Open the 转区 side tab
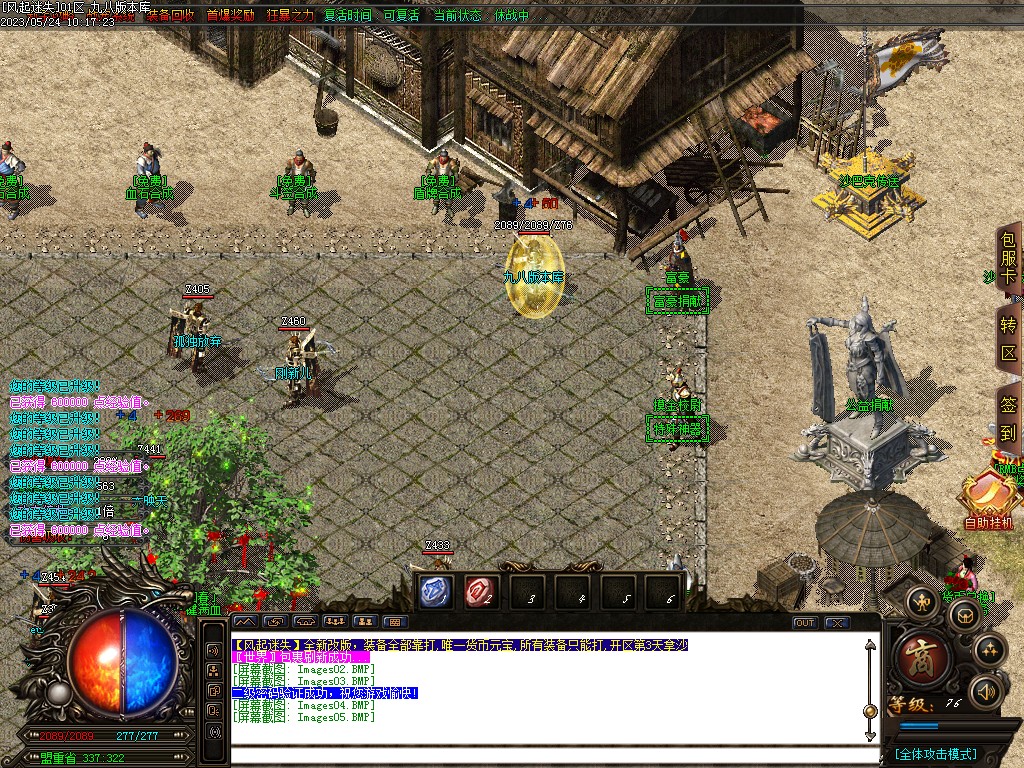1024x768 pixels. (x=1009, y=340)
